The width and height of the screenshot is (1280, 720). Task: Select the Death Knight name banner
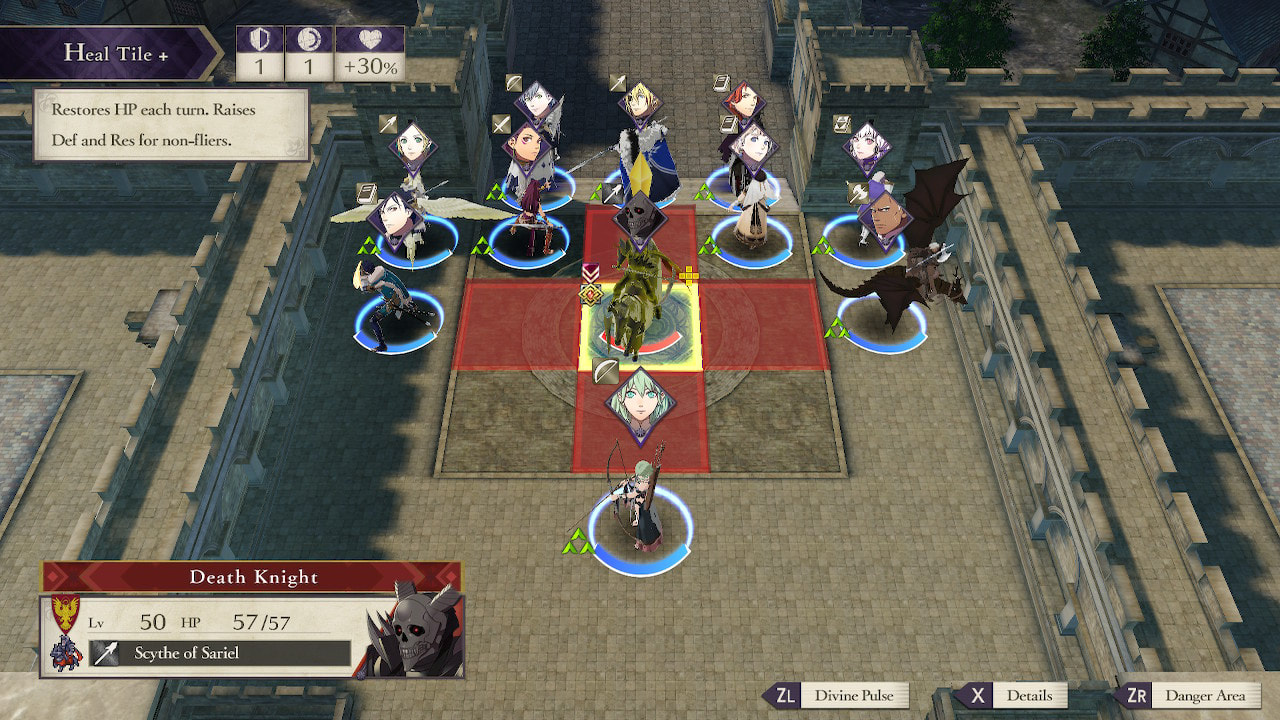tap(252, 577)
